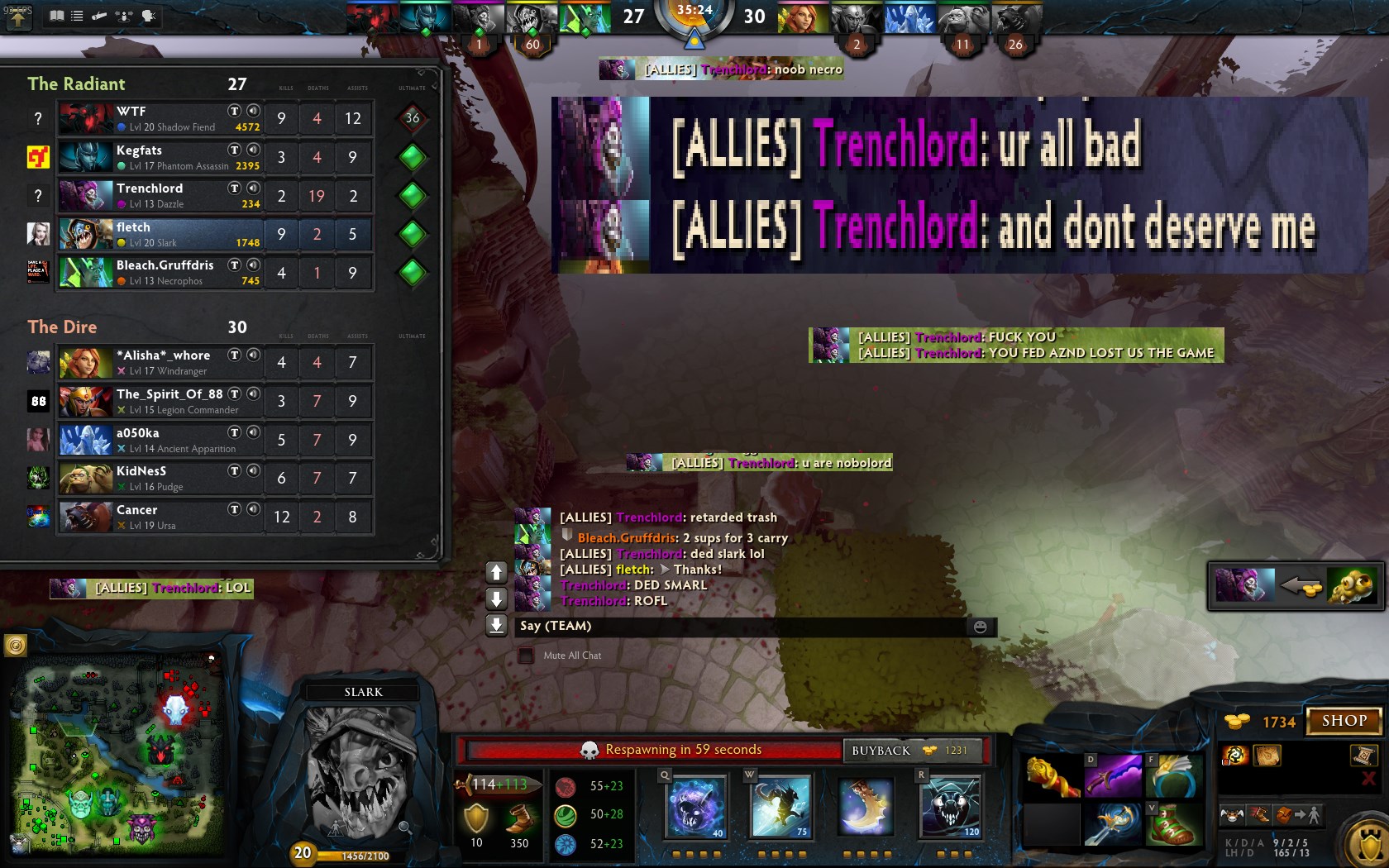
Task: Open the combat log from the top-left toolbar
Action: [x=100, y=15]
